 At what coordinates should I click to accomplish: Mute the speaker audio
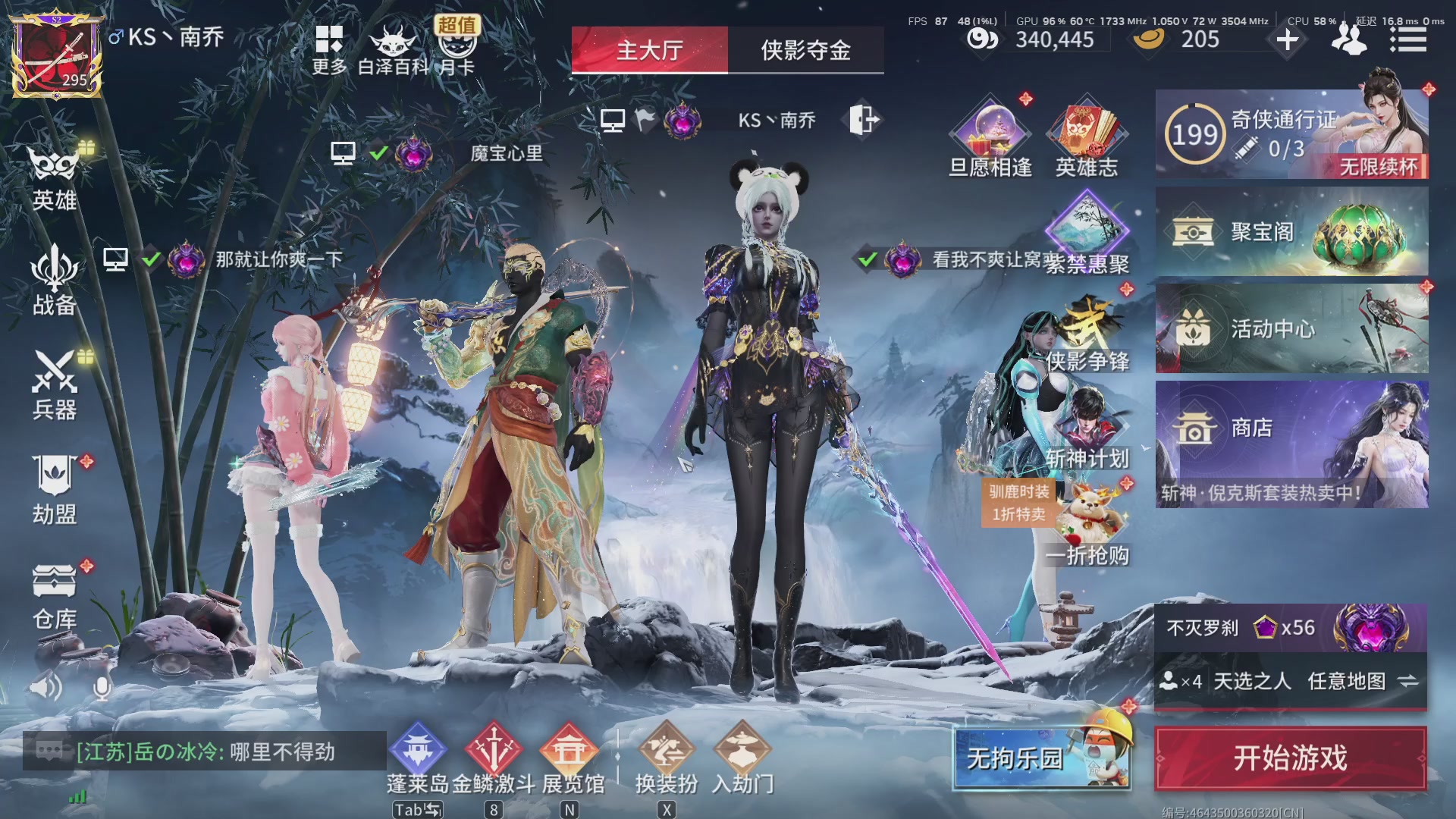(45, 686)
